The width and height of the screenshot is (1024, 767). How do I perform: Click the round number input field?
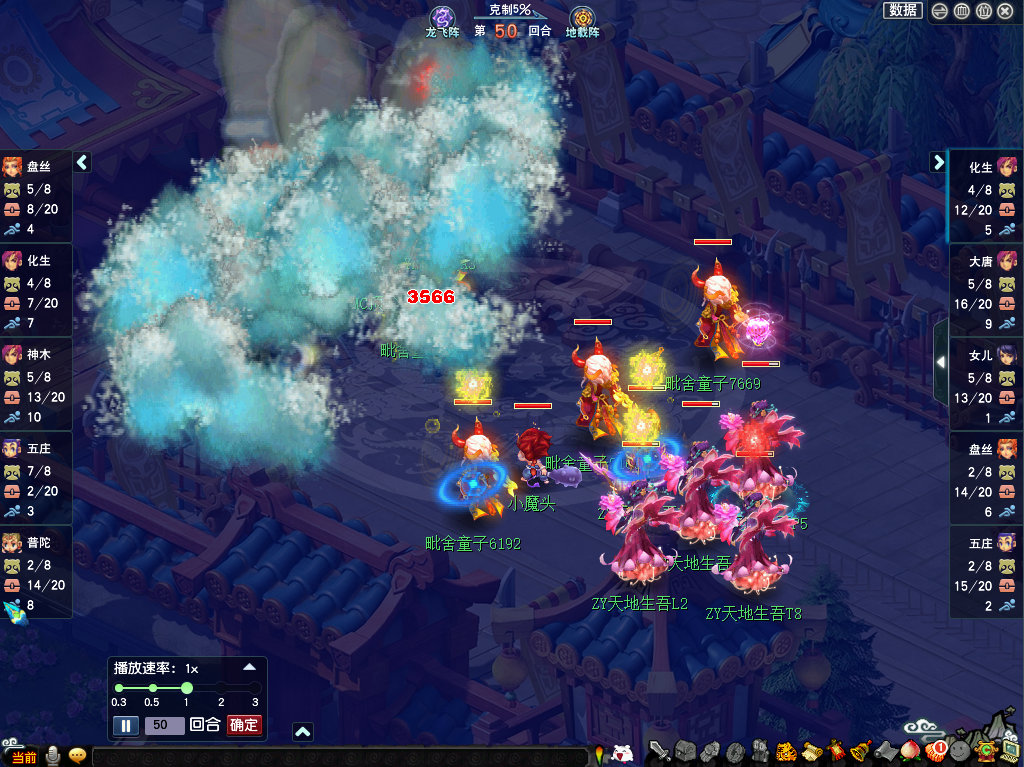click(x=164, y=725)
